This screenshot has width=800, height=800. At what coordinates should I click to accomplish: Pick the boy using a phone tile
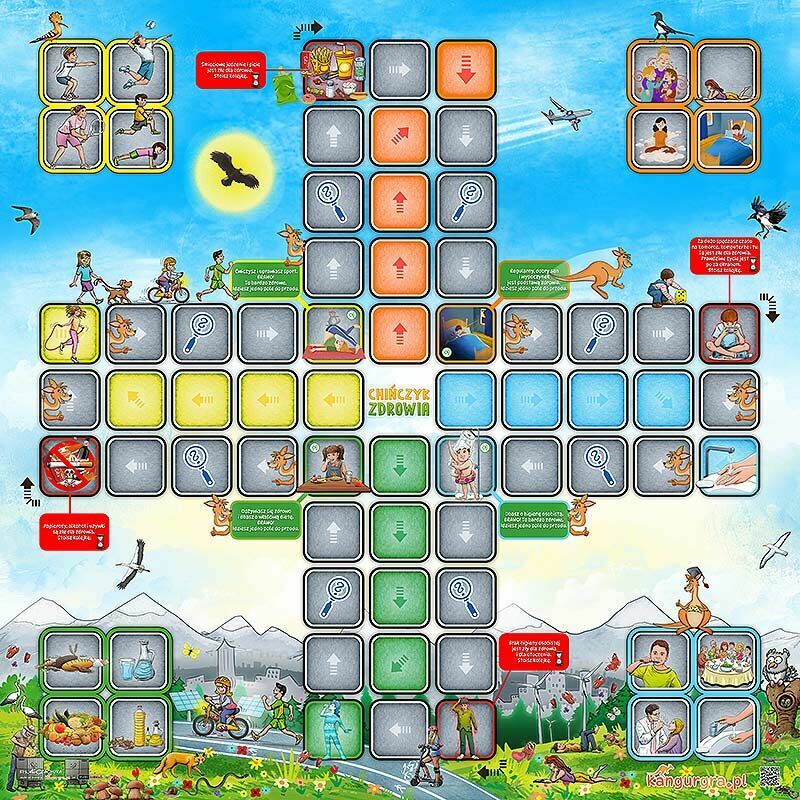728,332
